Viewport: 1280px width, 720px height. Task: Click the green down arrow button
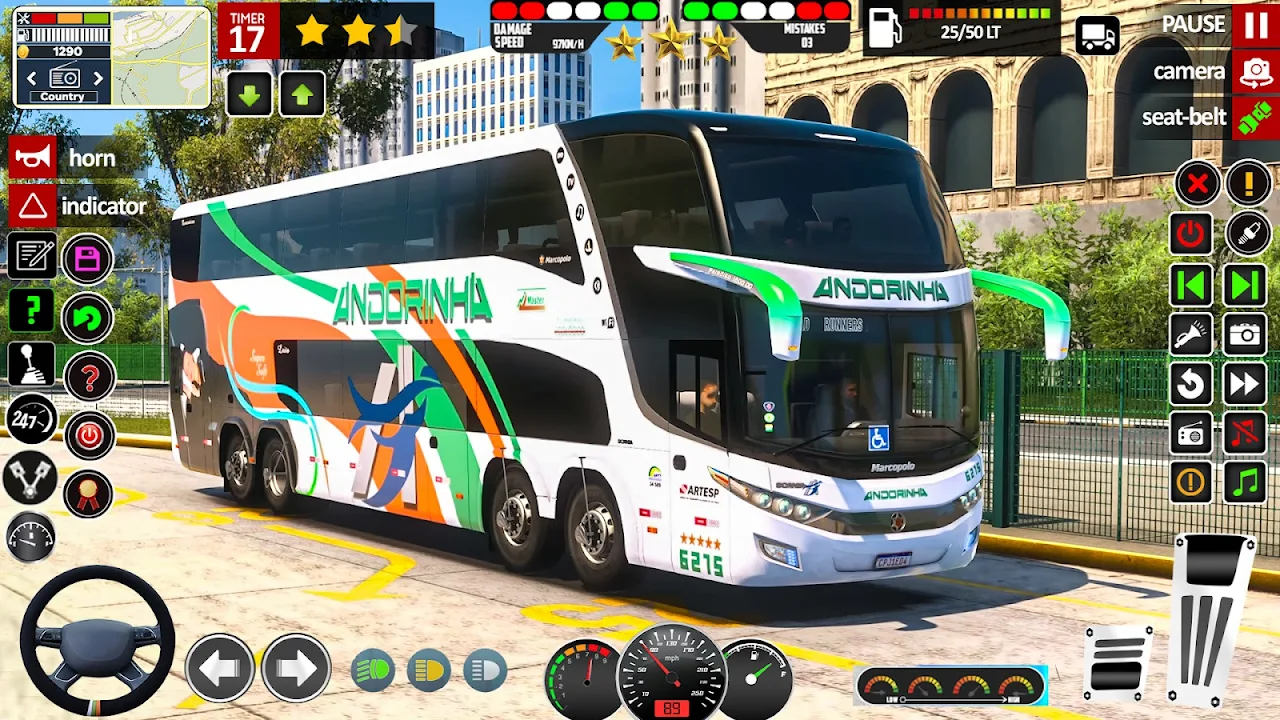[x=250, y=95]
